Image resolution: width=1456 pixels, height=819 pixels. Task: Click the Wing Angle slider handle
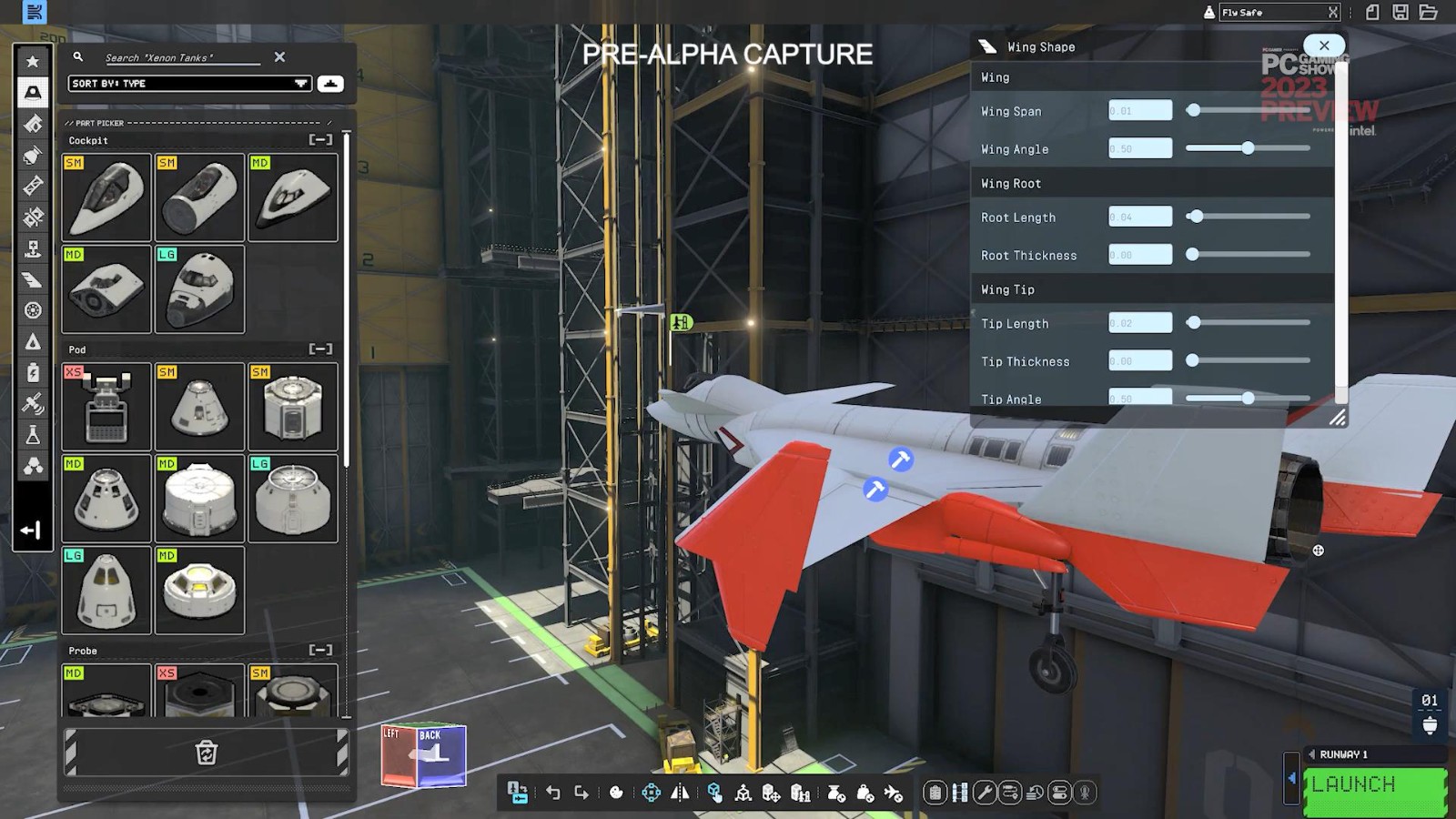click(x=1248, y=148)
